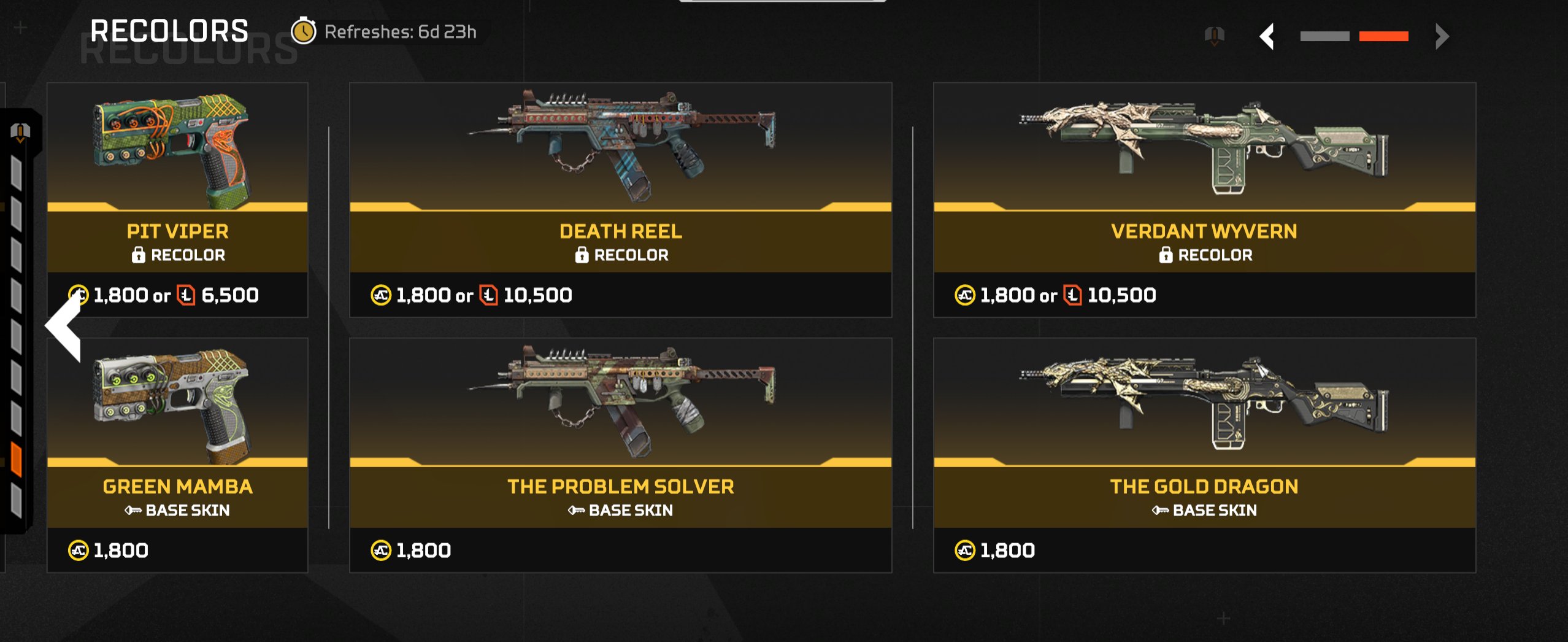Viewport: 1568px width, 642px height.
Task: Jump to the orange sidebar section marker
Action: coord(17,460)
